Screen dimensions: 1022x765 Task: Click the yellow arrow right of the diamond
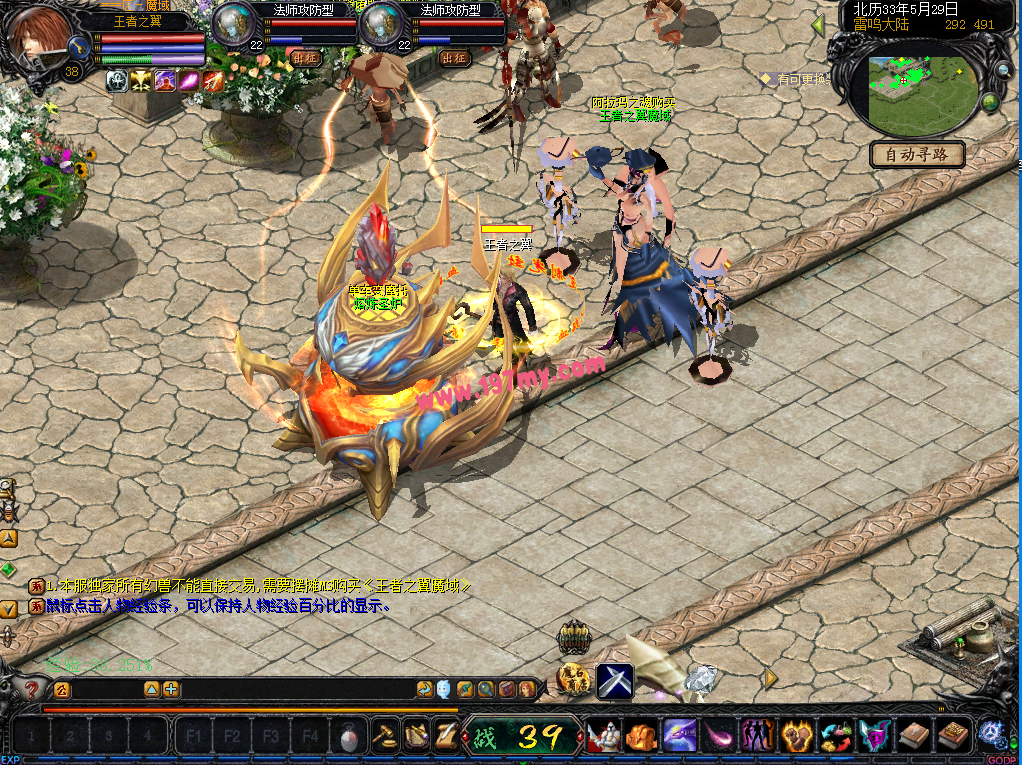[770, 679]
